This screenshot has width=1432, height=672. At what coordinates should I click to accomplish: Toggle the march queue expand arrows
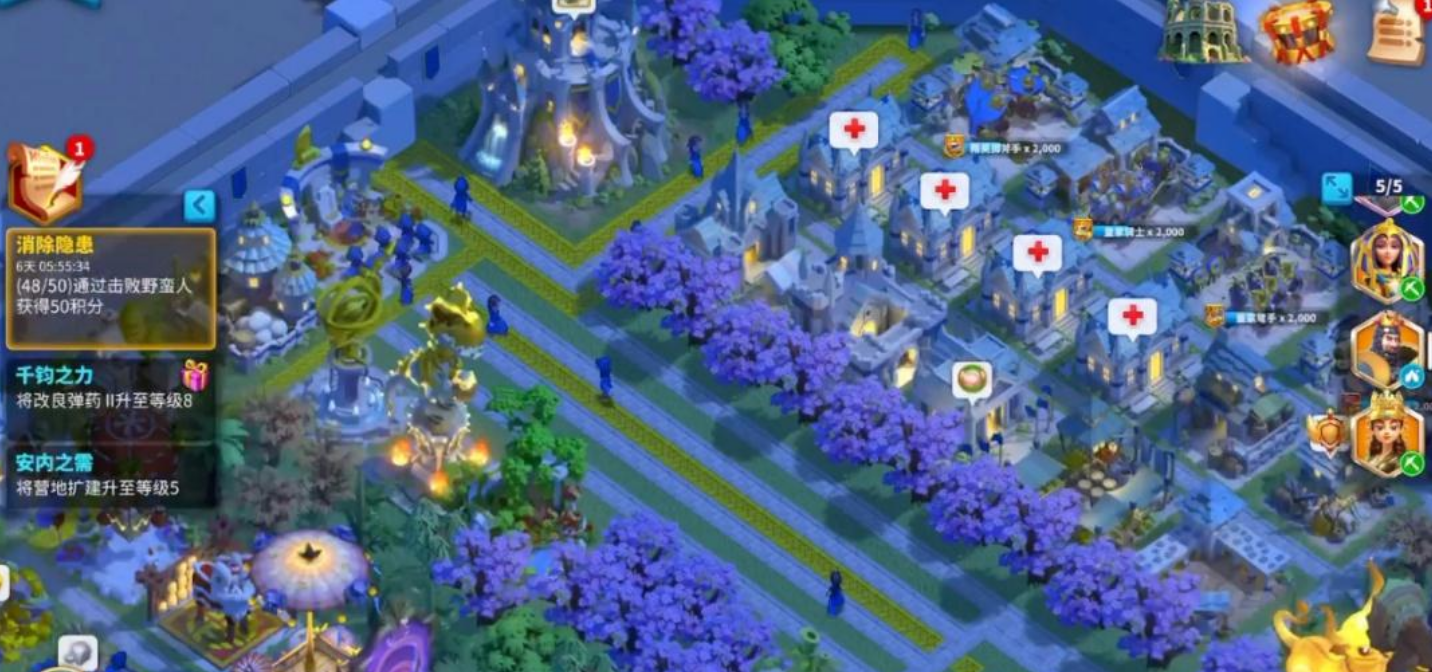tap(1336, 188)
